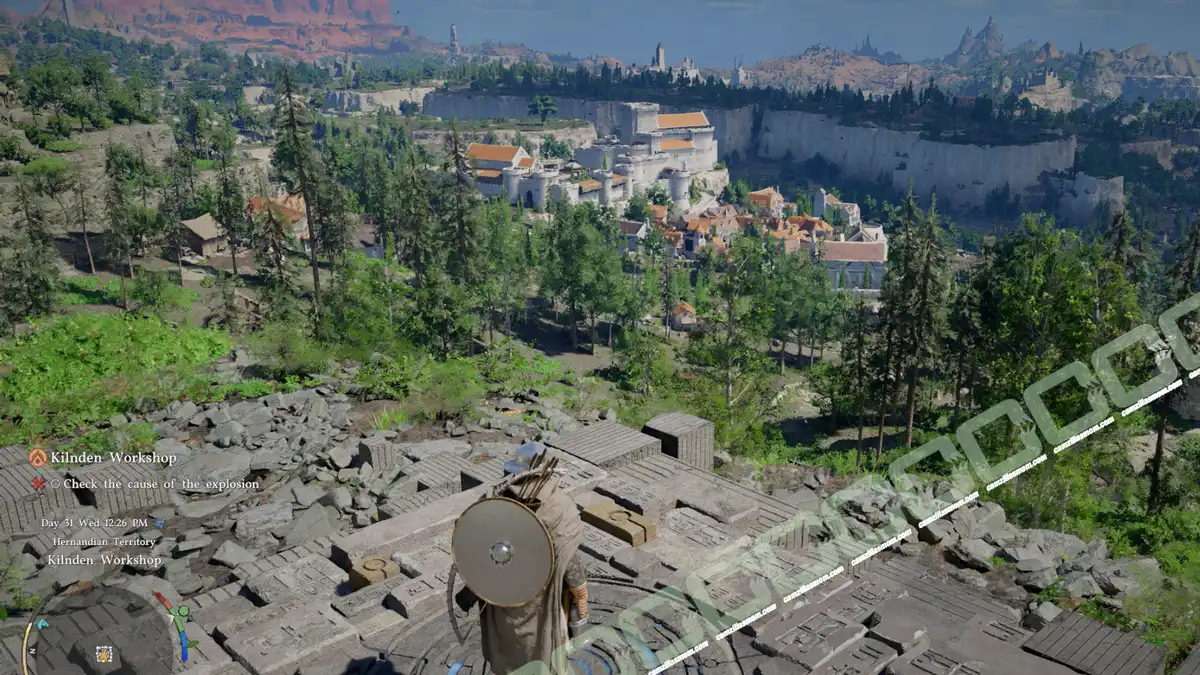The width and height of the screenshot is (1200, 675).
Task: Select the 'Check the cause of the explosion' objective
Action: 155,484
